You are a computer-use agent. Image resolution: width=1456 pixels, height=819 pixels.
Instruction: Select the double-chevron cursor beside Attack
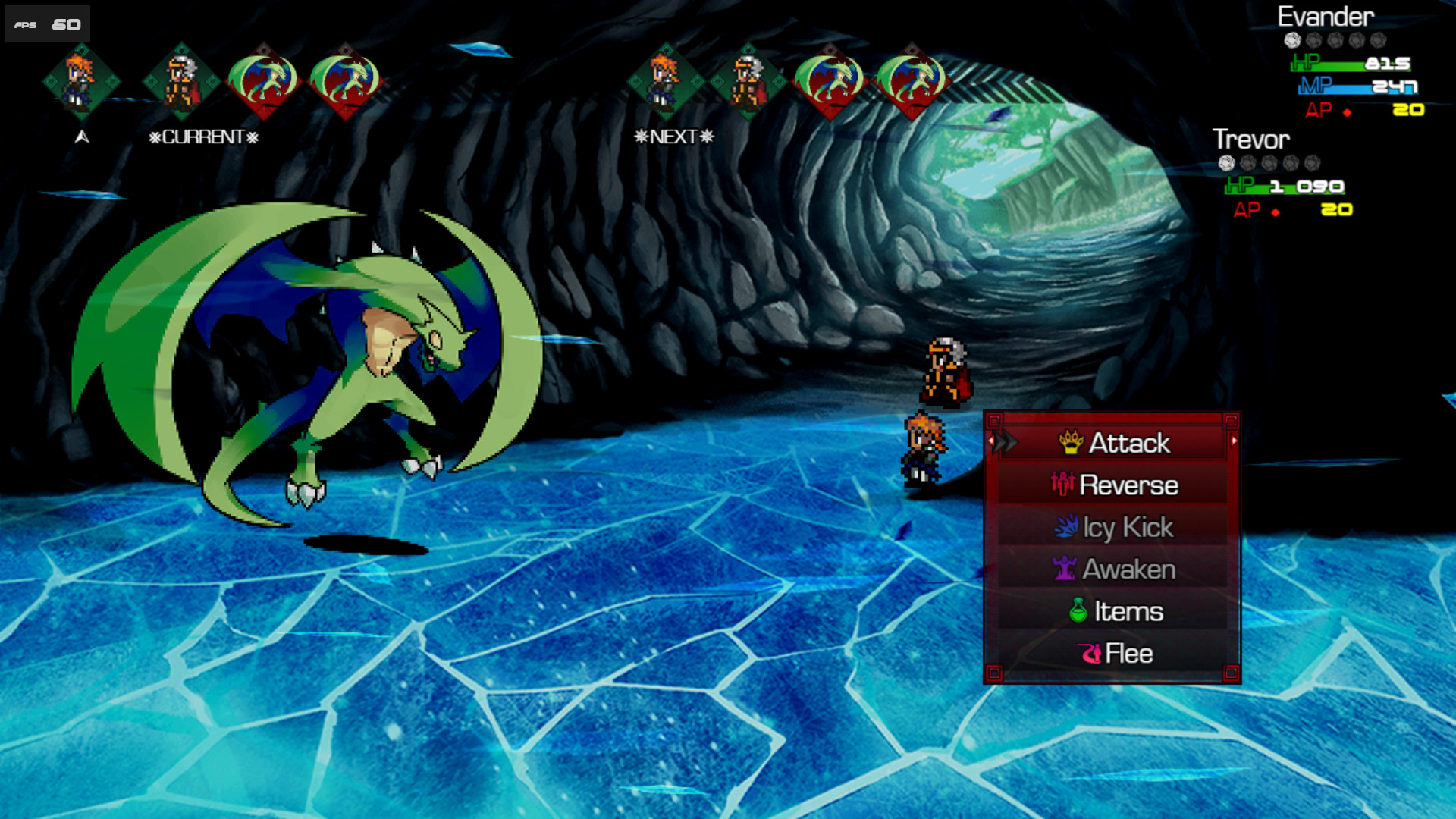1005,442
